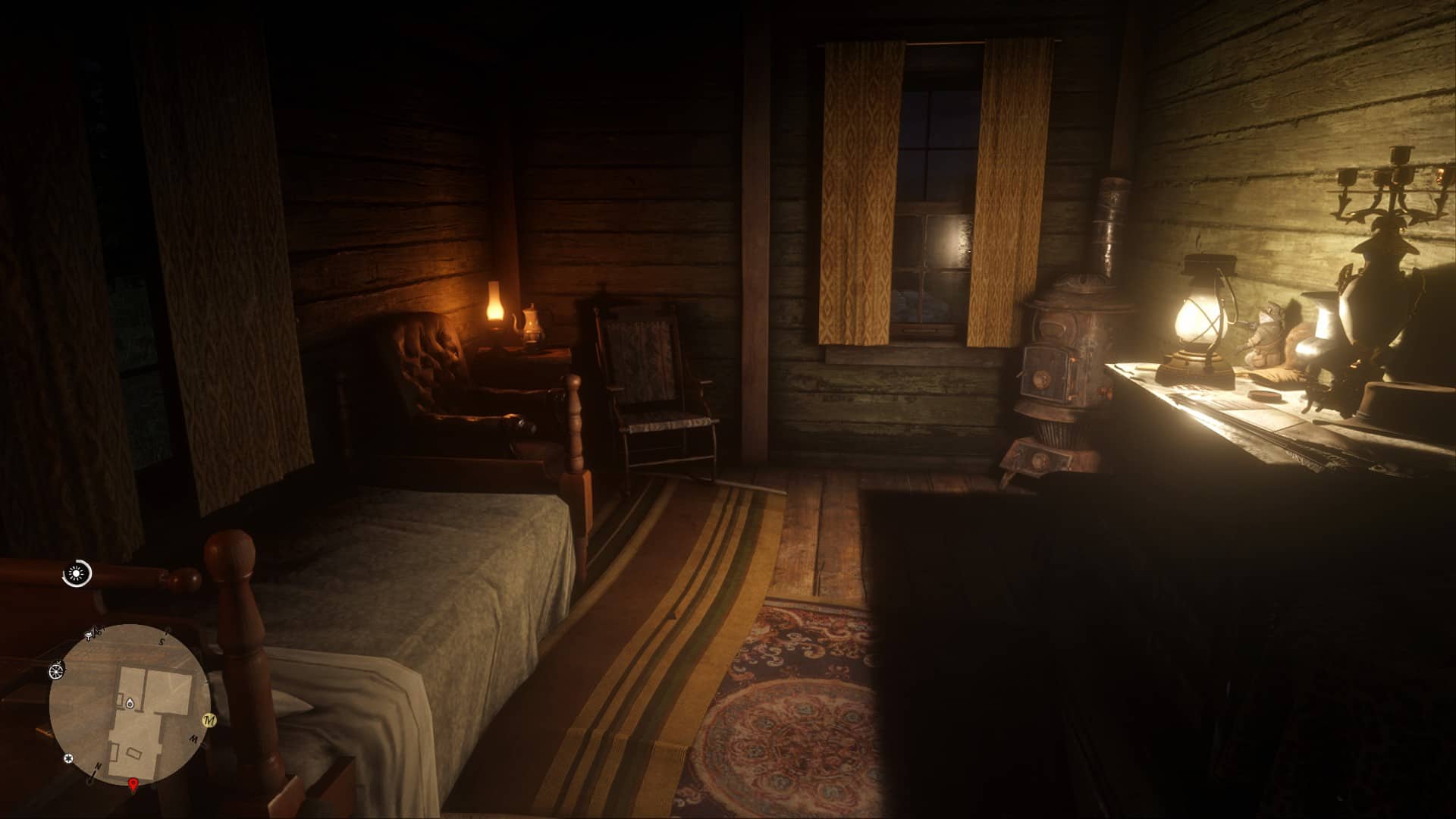Select the white player marker inside the minimap
The image size is (1456, 819).
point(130,704)
